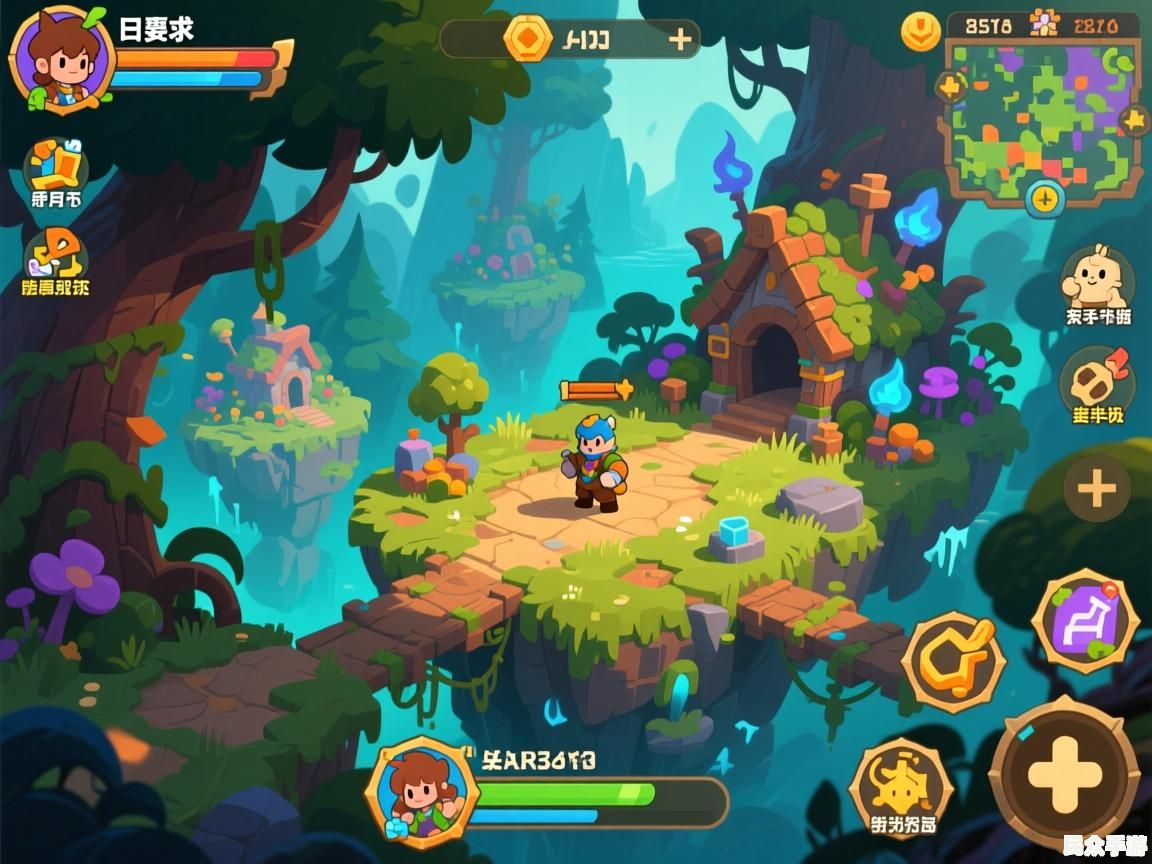This screenshot has width=1152, height=864.
Task: Open the orange and blue blocks menu icon
Action: (x=55, y=165)
